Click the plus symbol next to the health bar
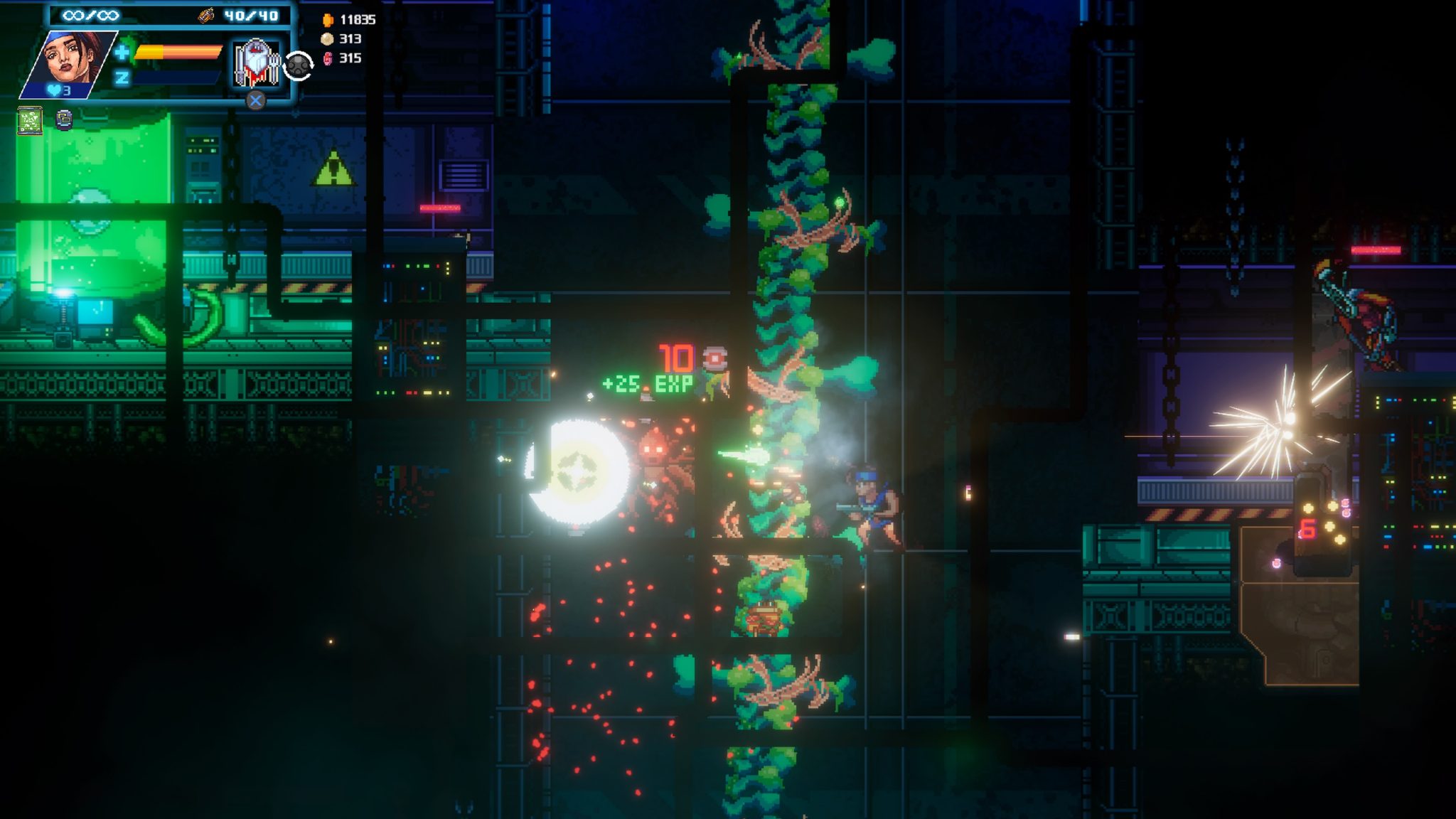This screenshot has width=1456, height=819. tap(122, 53)
